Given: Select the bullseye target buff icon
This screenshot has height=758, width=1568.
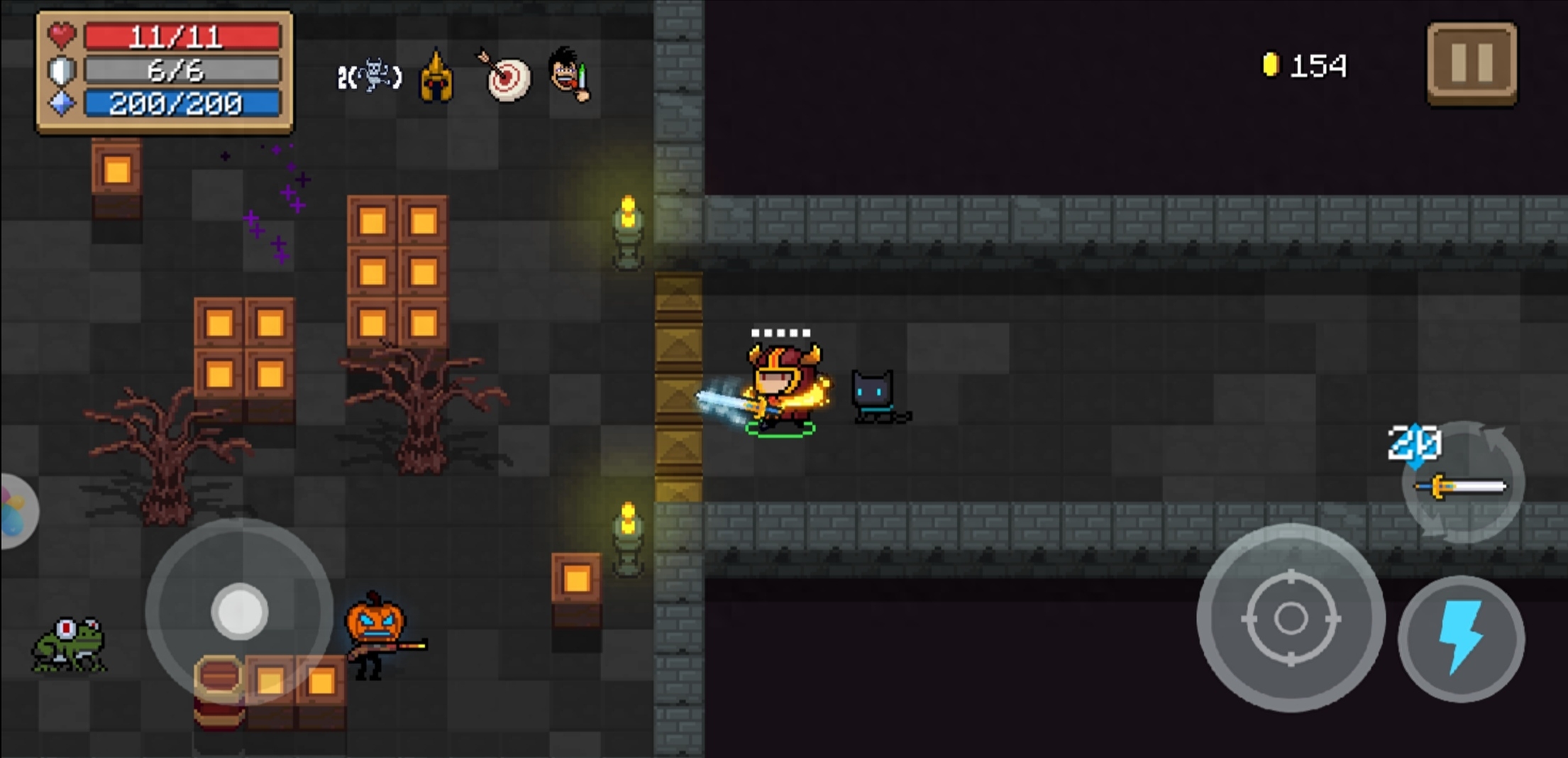Looking at the screenshot, I should click(x=507, y=77).
